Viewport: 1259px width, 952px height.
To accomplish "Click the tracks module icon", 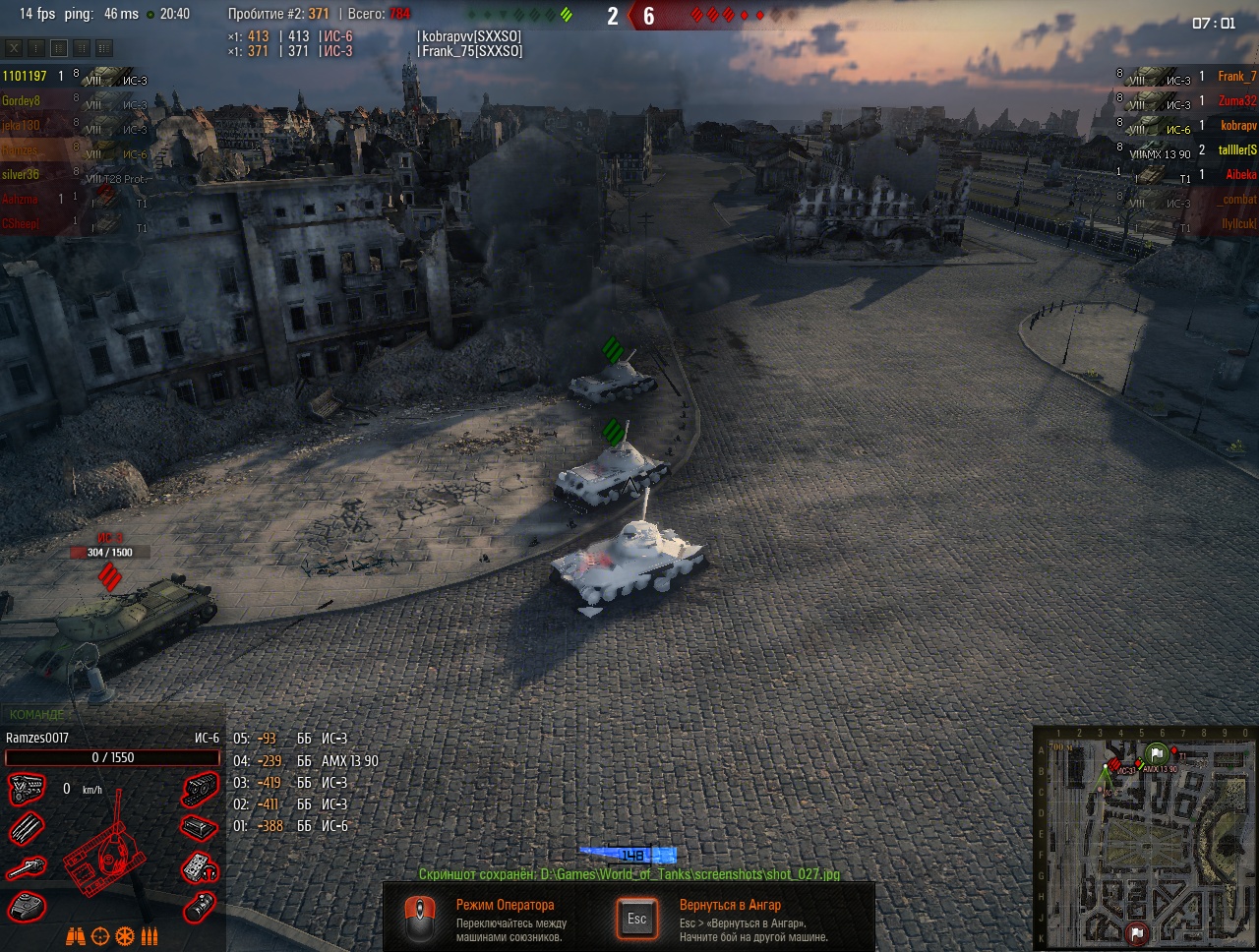I will click(201, 789).
